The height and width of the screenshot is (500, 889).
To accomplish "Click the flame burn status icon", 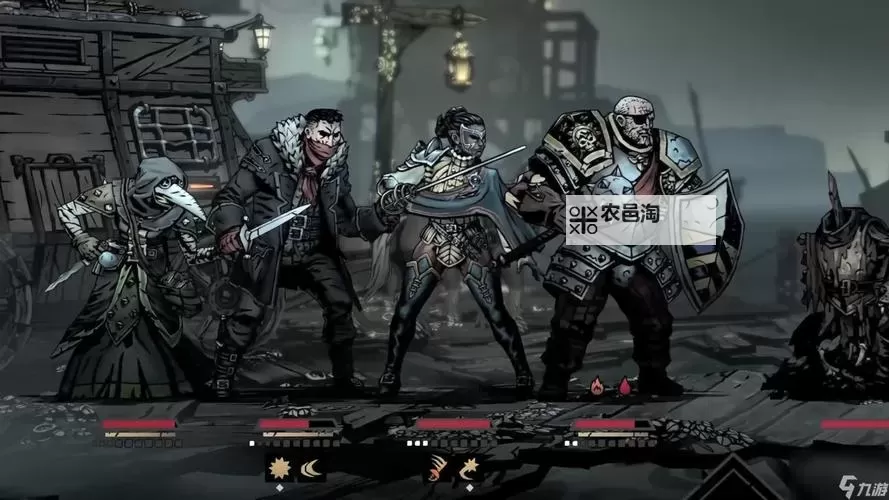I will 599,384.
